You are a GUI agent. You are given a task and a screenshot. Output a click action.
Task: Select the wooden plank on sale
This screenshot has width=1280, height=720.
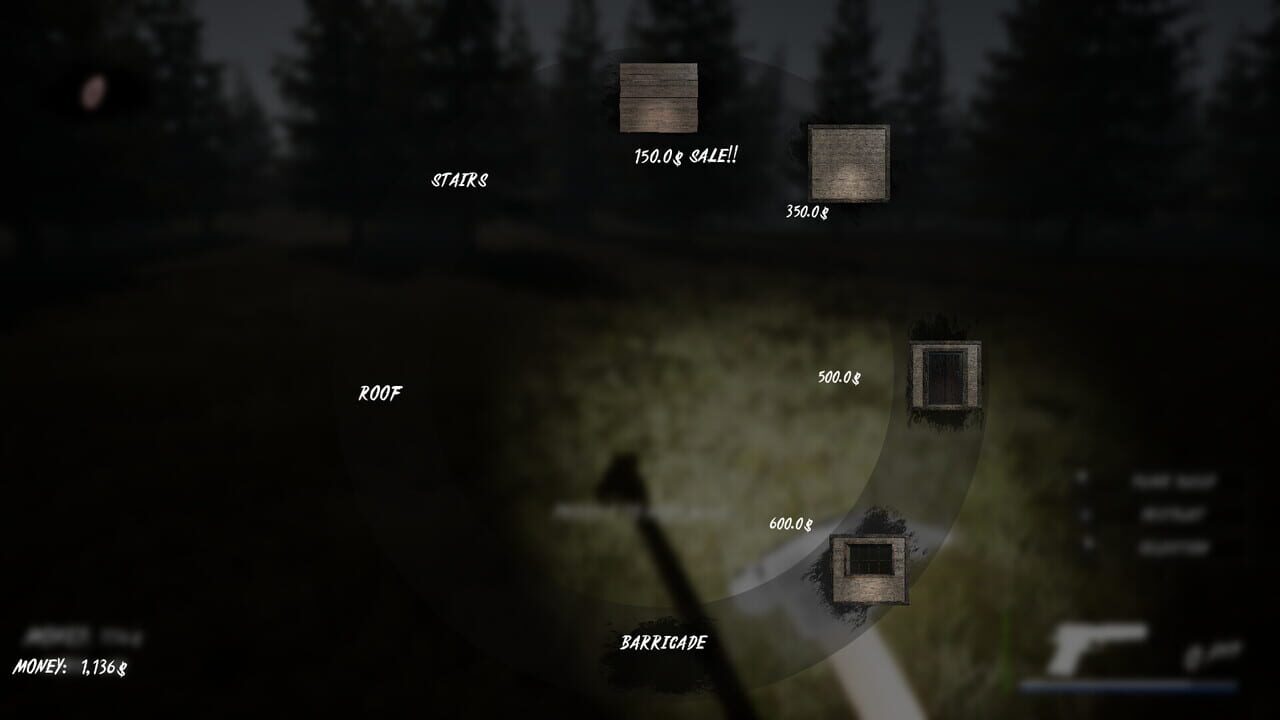(x=660, y=97)
